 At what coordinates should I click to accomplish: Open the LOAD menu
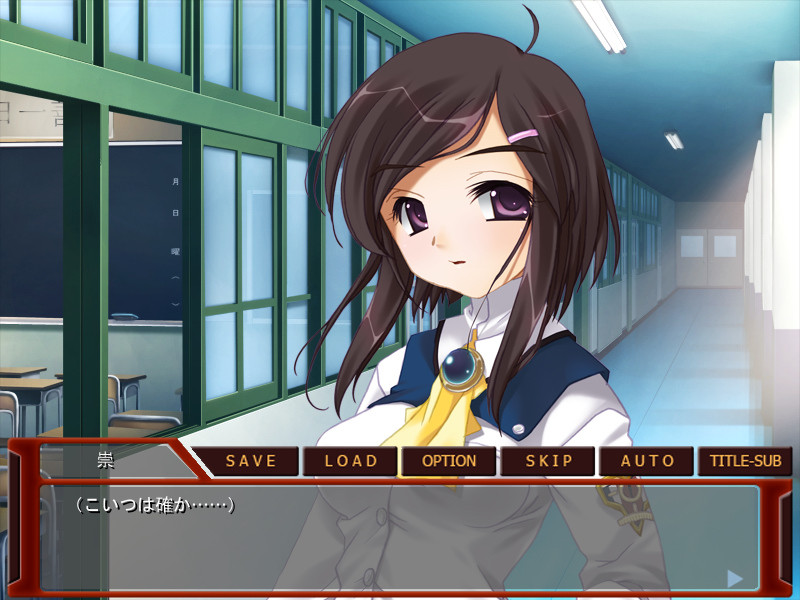point(350,461)
